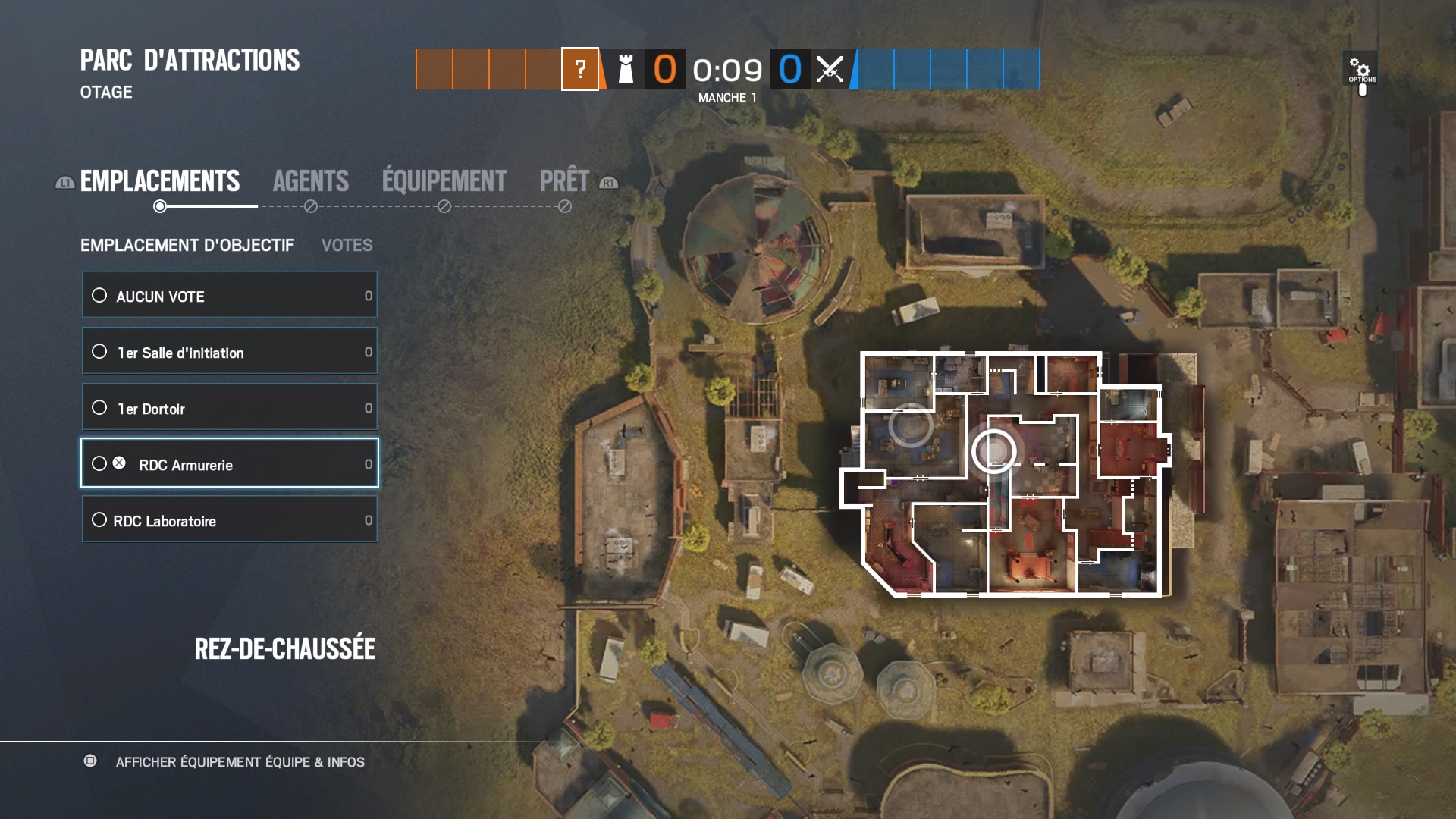Click the hostage icon beside the orange score
1456x819 pixels.
click(625, 71)
